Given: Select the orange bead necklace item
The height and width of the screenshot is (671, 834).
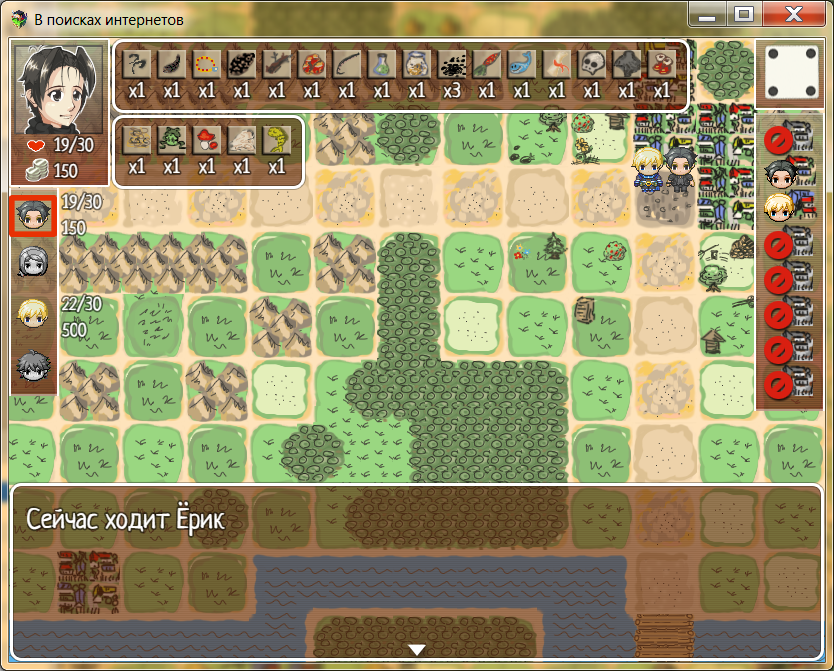Looking at the screenshot, I should pos(206,65).
